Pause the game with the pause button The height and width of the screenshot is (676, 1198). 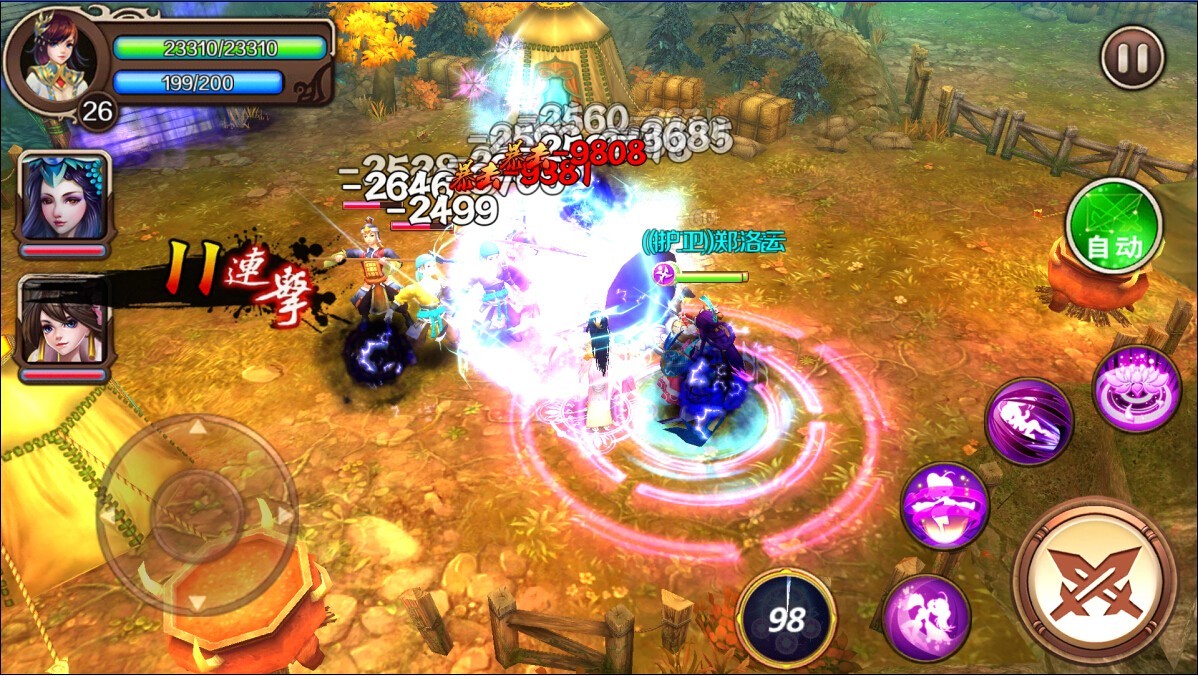pyautogui.click(x=1133, y=58)
